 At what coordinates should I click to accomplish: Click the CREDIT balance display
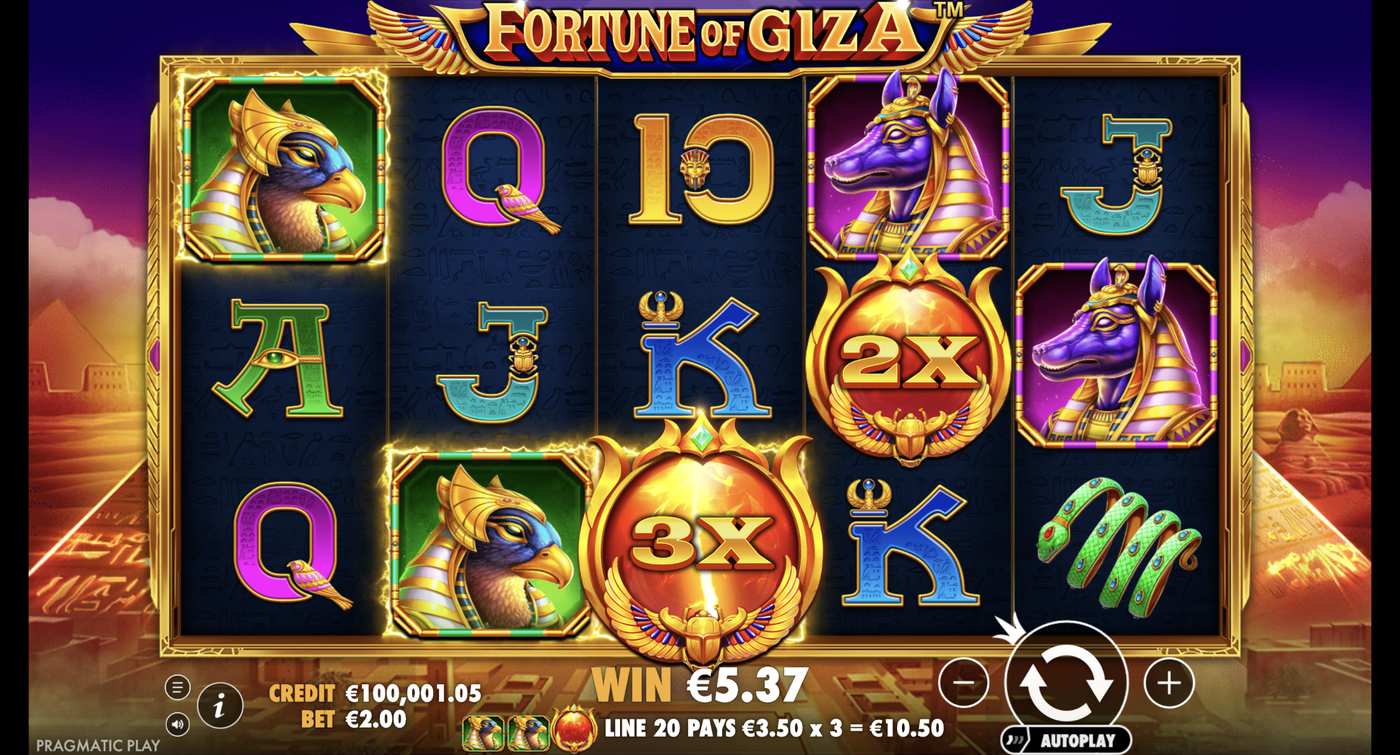(370, 690)
